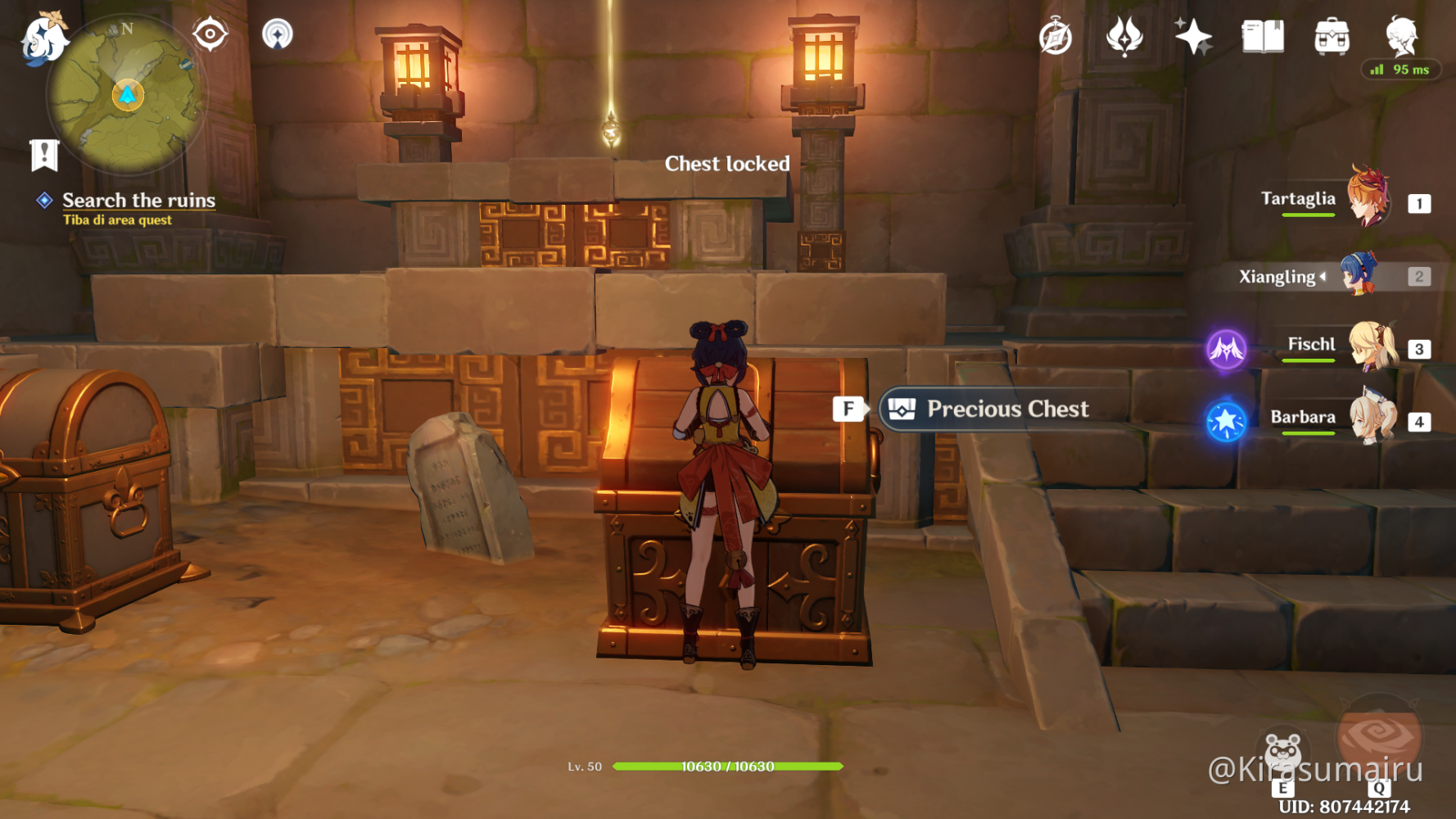
Task: Trigger Fischl's ready elemental burst icon
Action: (x=1226, y=349)
